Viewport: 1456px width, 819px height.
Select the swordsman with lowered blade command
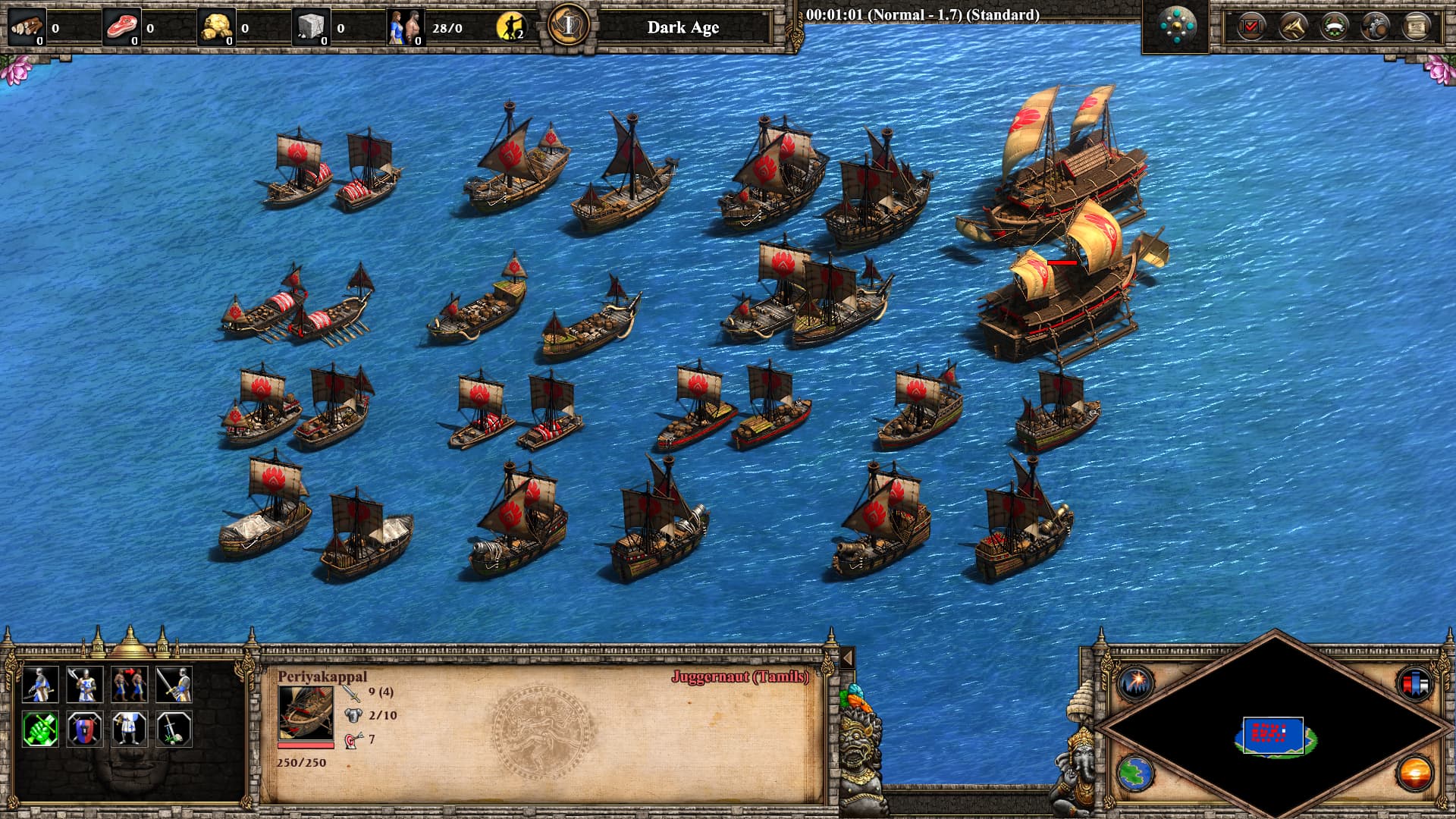click(40, 684)
